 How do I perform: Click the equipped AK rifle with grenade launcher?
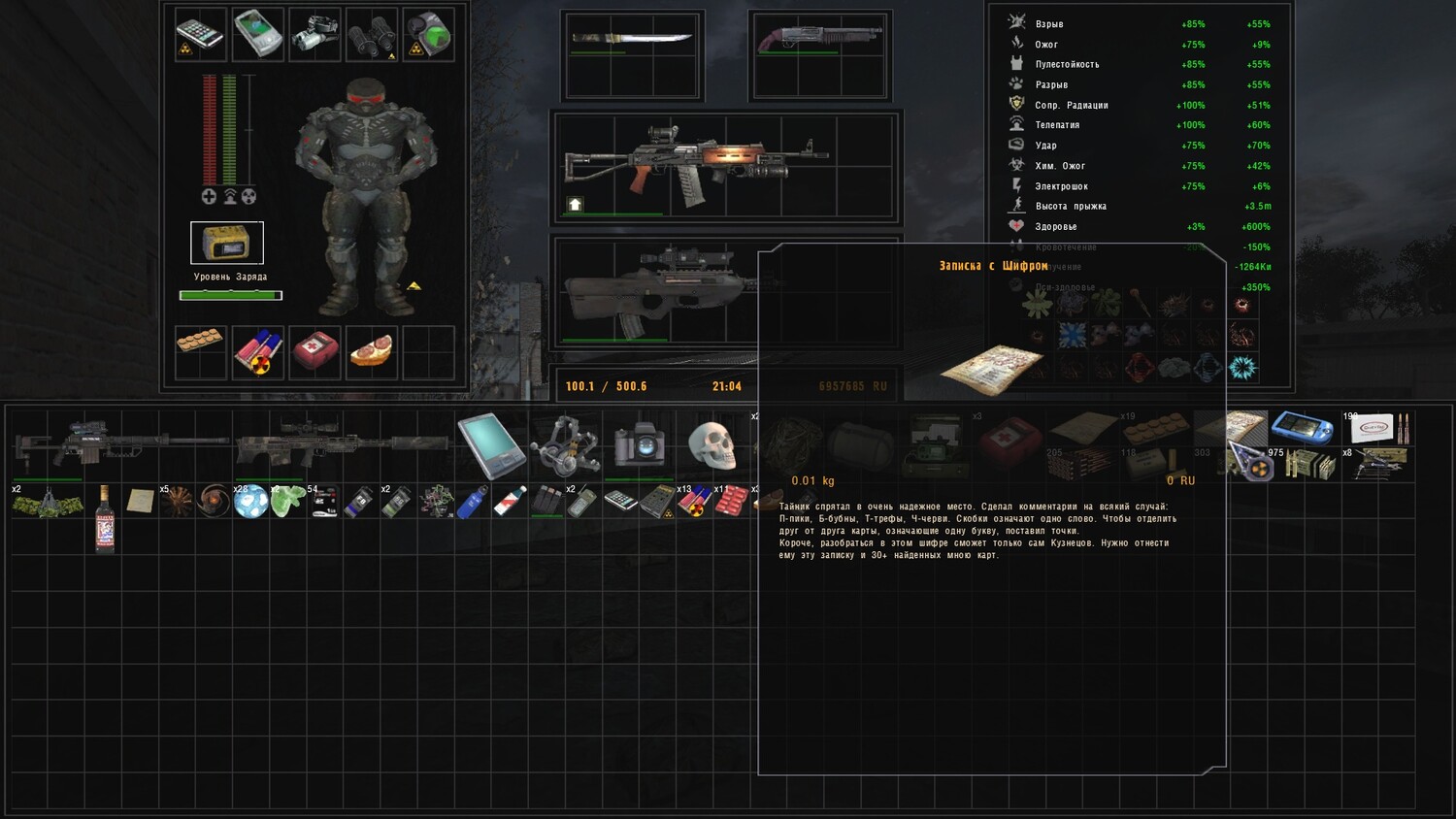694,162
